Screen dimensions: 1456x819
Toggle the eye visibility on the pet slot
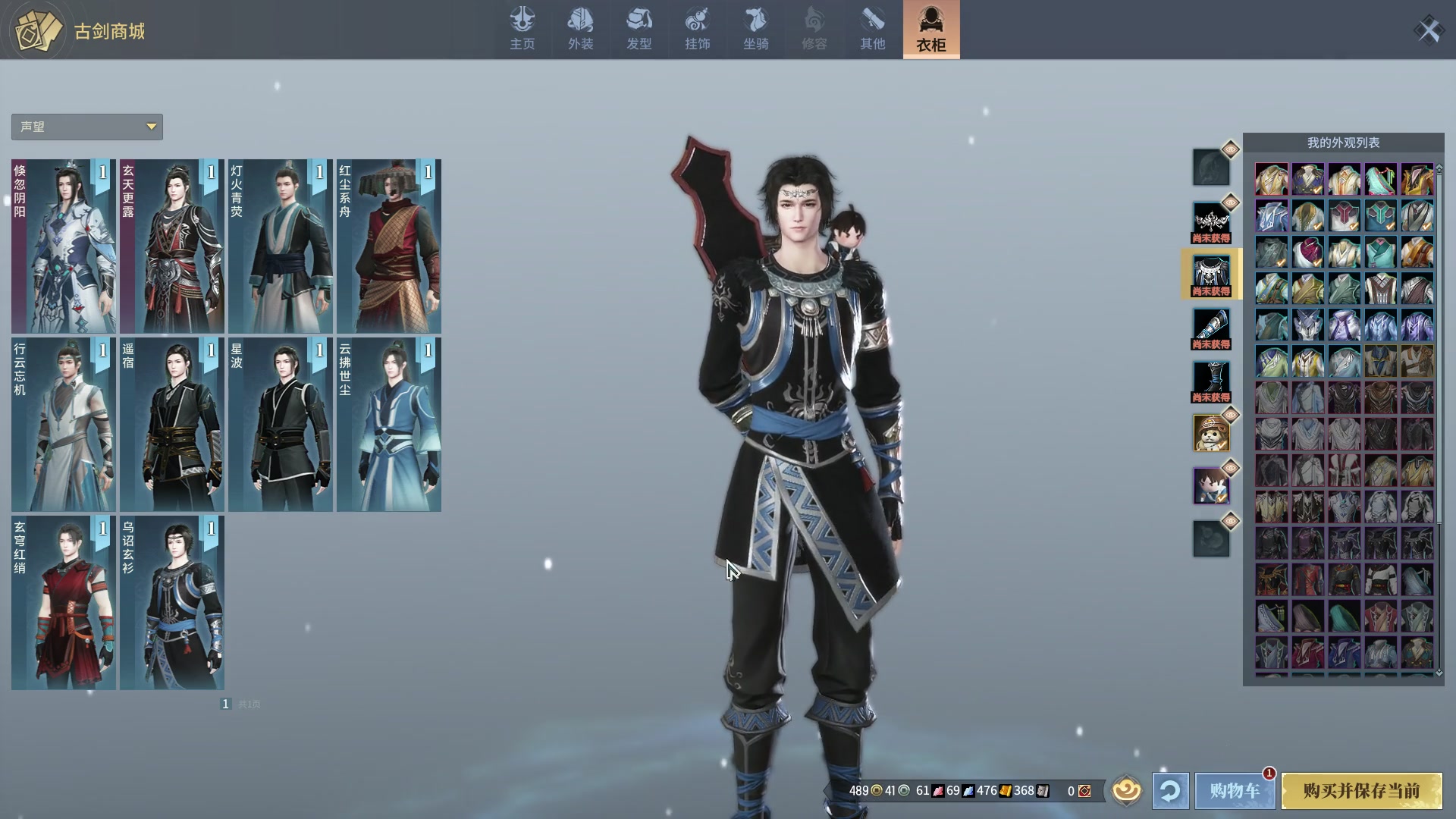pos(1230,413)
